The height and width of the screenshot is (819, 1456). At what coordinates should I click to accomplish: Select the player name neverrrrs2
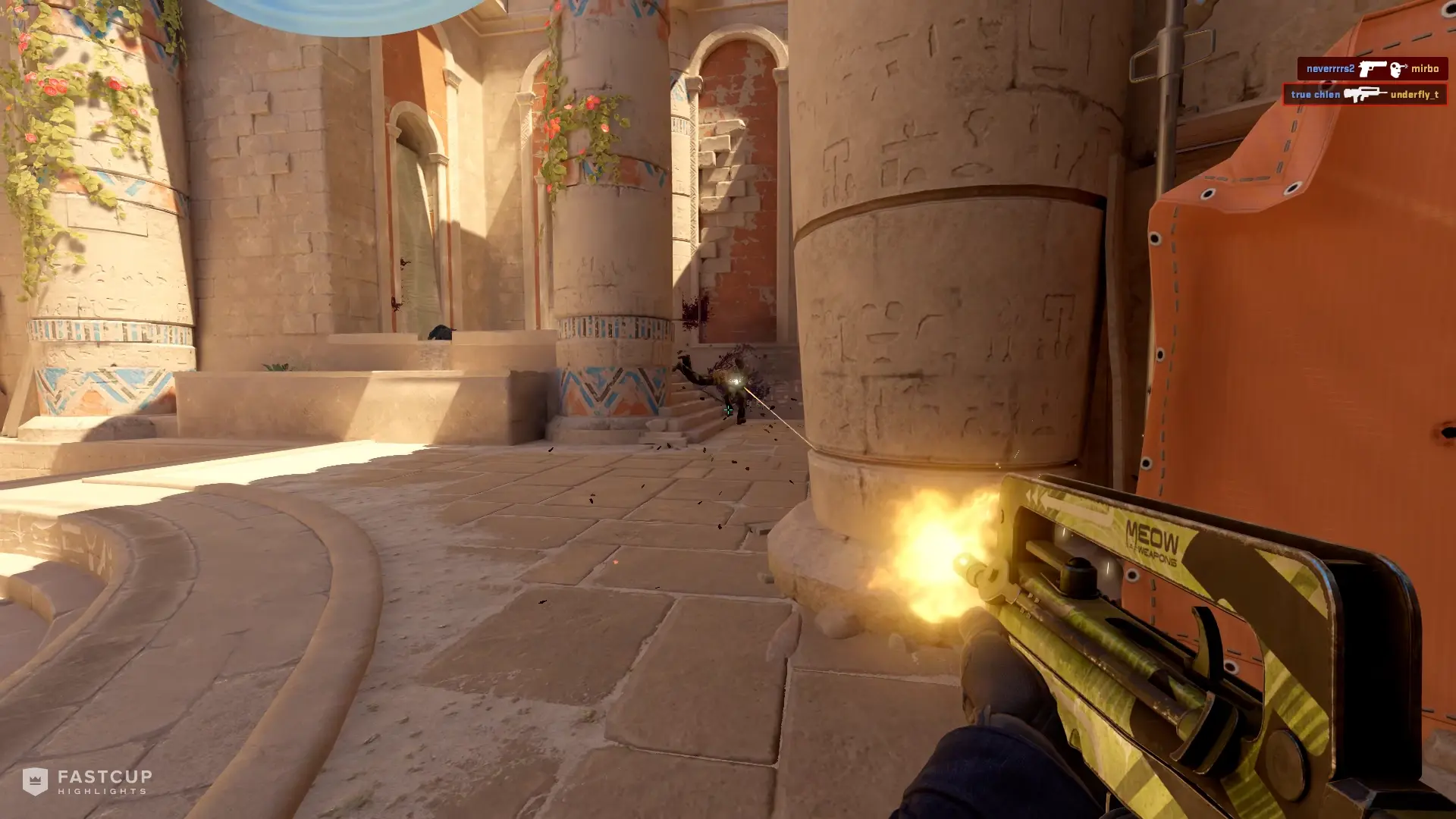click(x=1332, y=69)
